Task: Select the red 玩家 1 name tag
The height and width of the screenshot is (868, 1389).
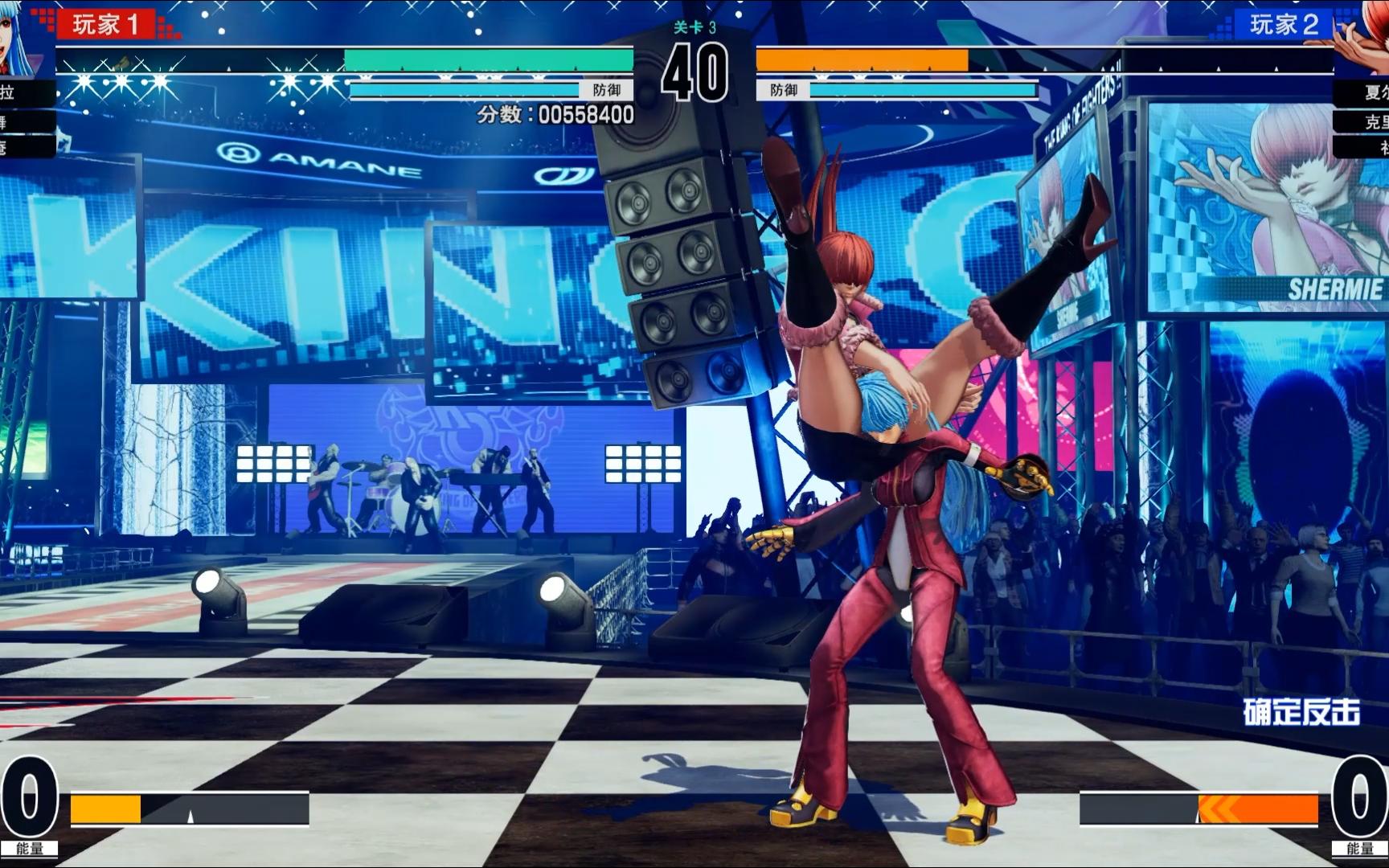Action: (106, 24)
